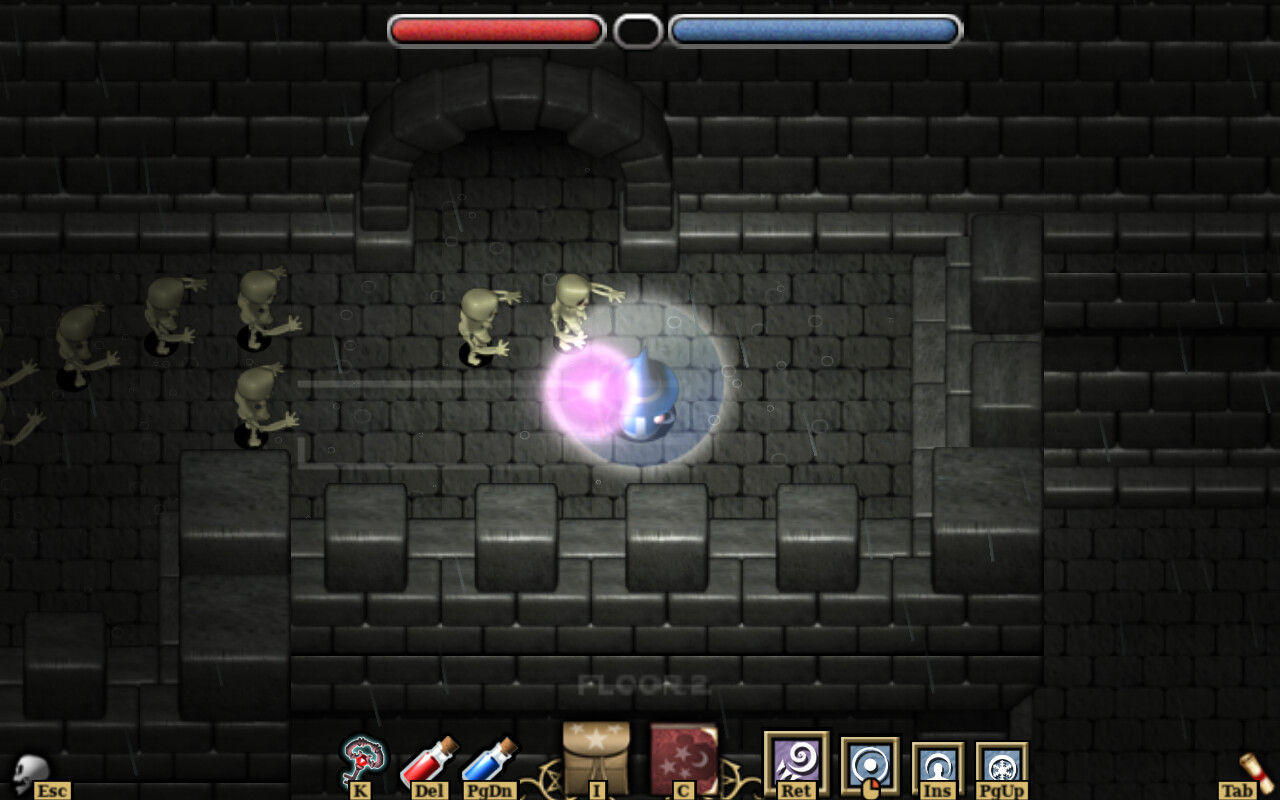
Task: Activate the humanoid shield spell in Ins slot
Action: (936, 766)
